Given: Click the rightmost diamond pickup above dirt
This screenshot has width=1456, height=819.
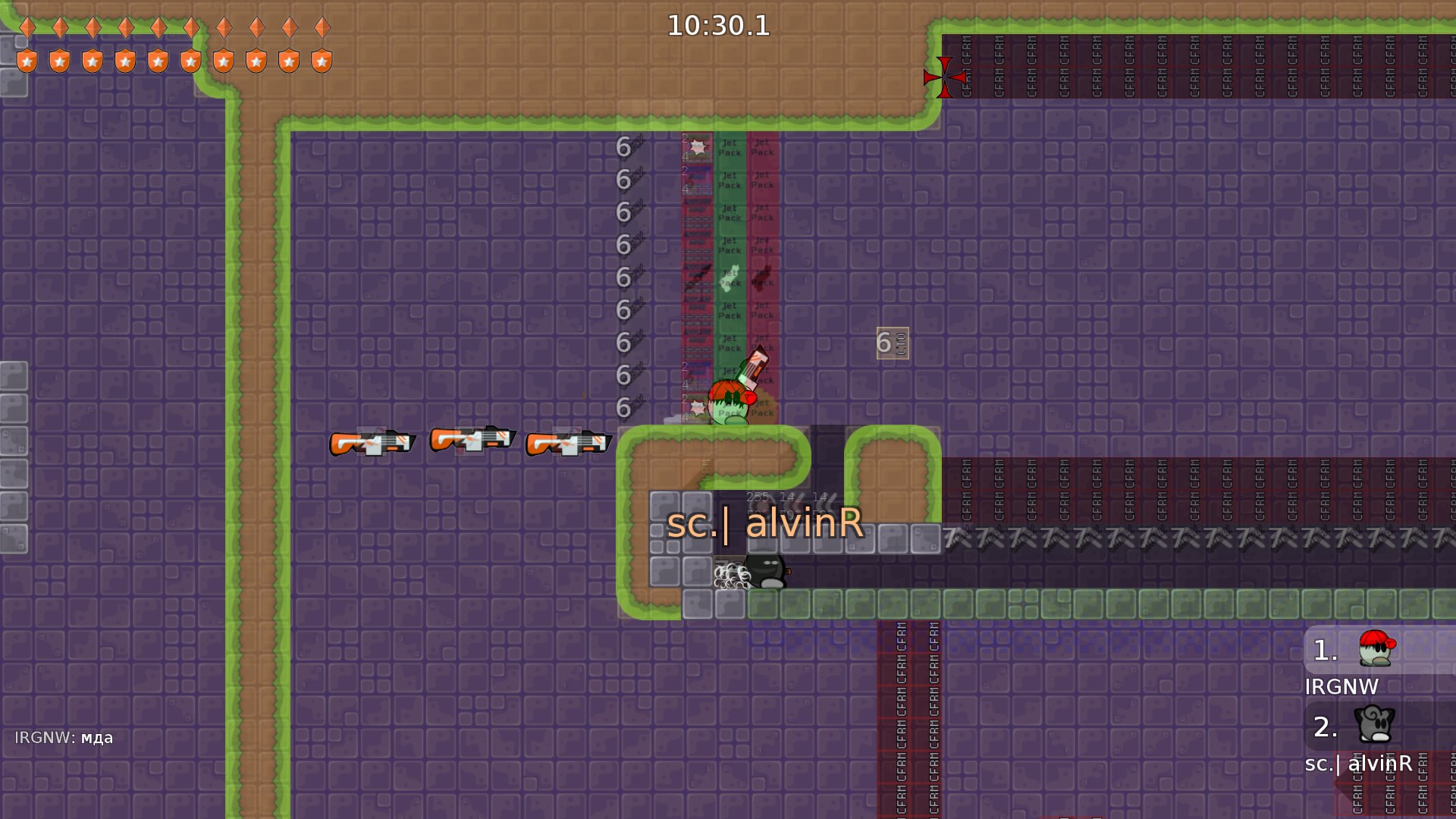Looking at the screenshot, I should pyautogui.click(x=324, y=27).
